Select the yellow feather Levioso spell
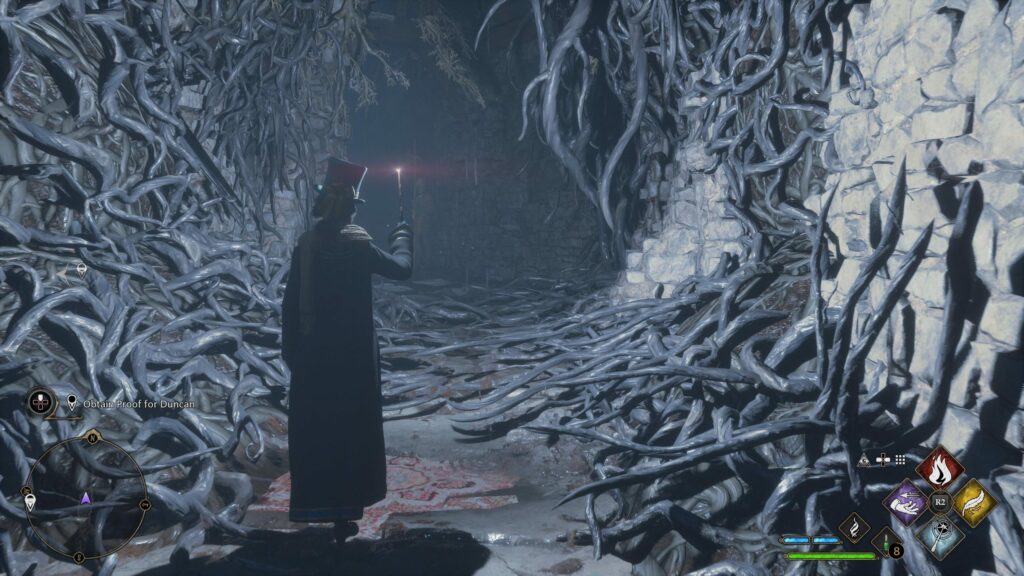The height and width of the screenshot is (576, 1024). [973, 502]
